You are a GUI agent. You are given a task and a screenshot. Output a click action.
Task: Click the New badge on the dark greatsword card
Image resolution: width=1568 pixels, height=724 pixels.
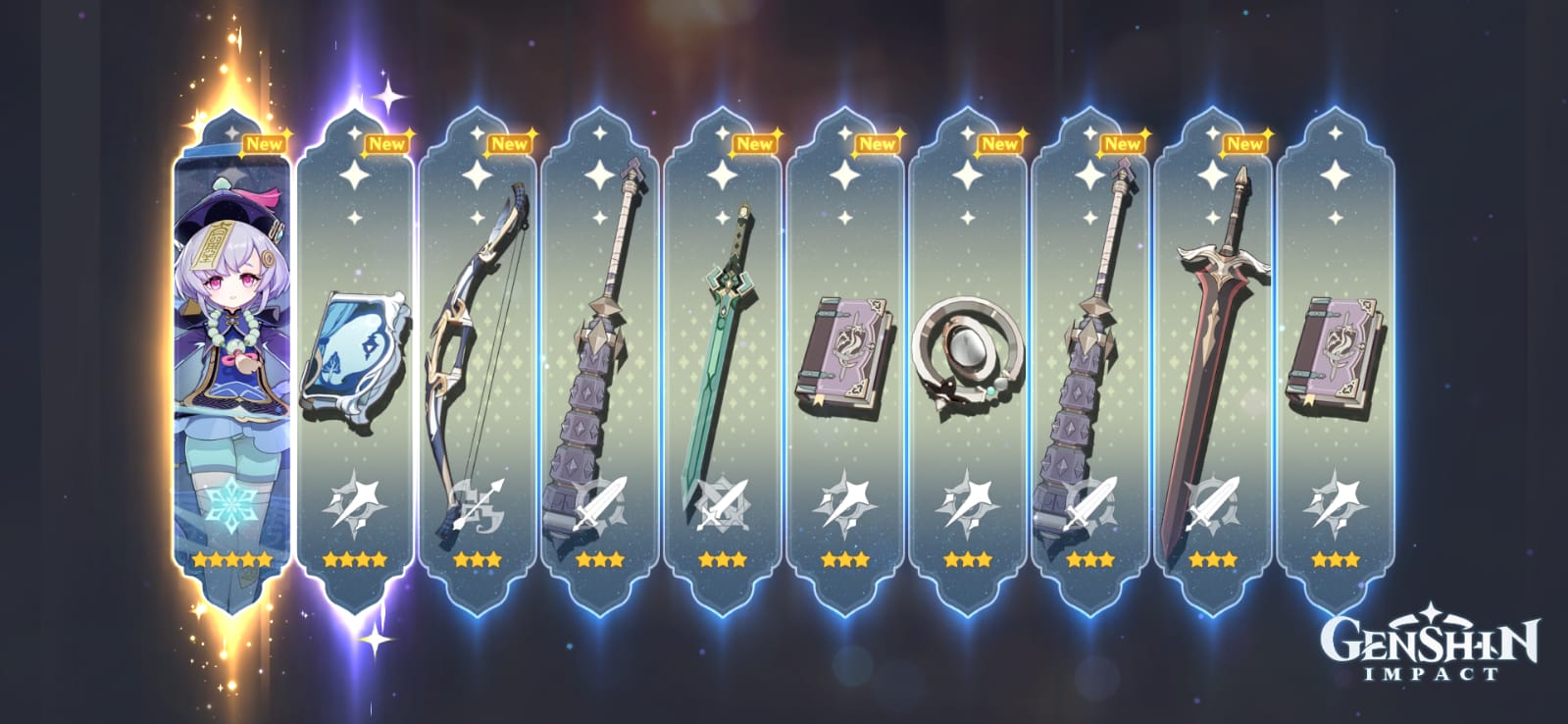(1247, 143)
